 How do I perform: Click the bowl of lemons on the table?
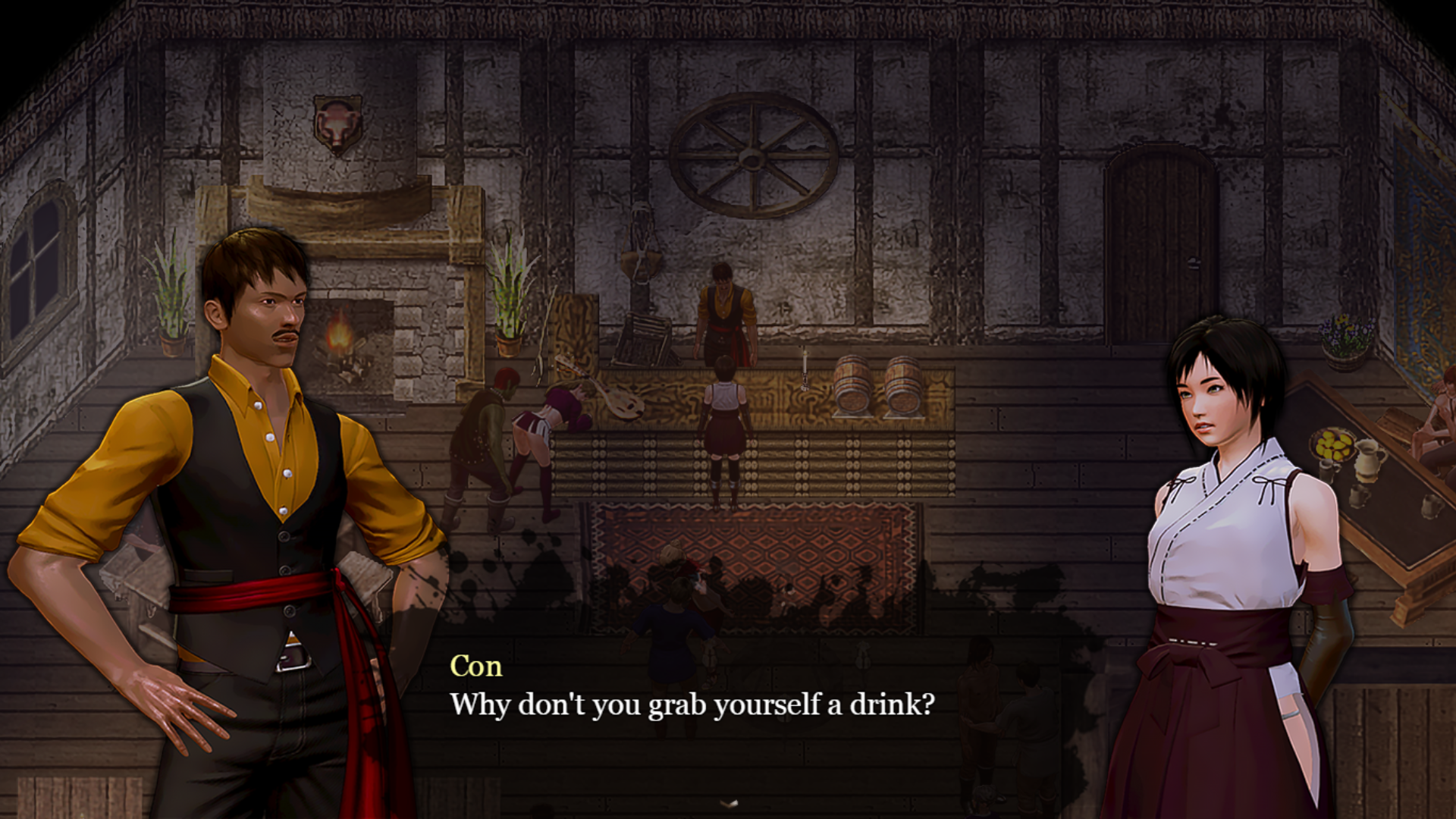1333,441
